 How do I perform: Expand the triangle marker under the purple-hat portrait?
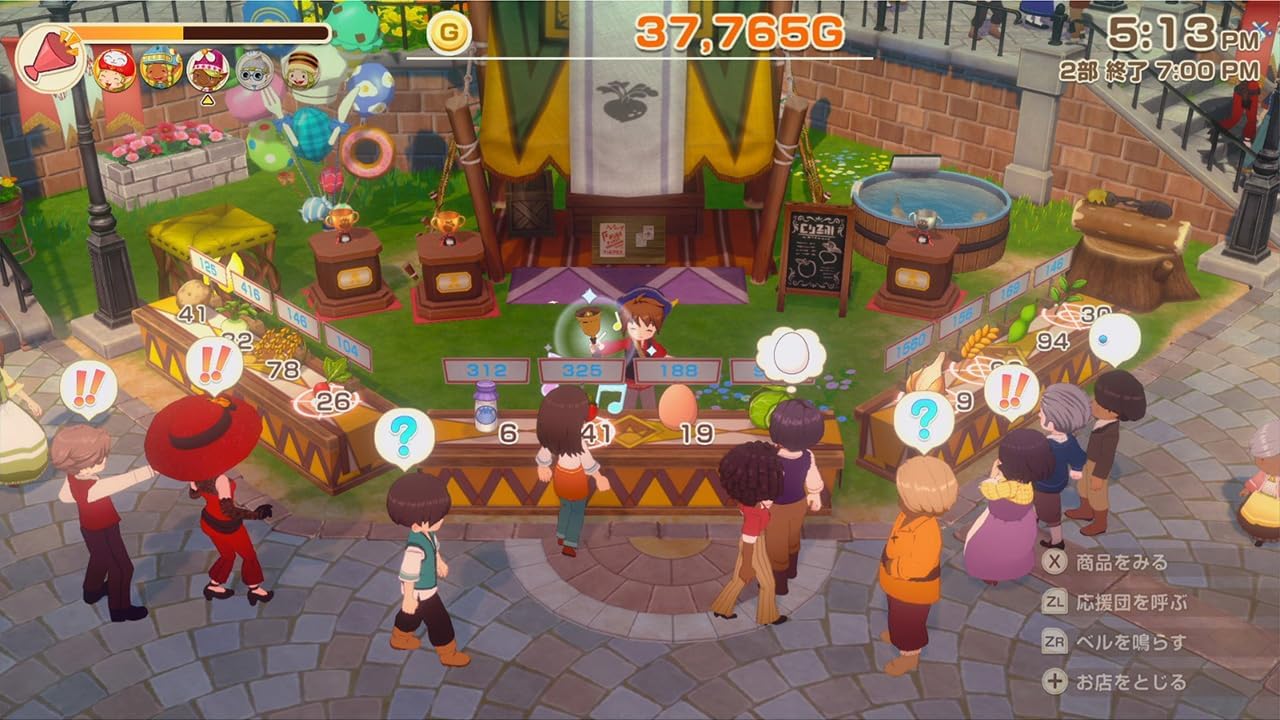[x=207, y=99]
